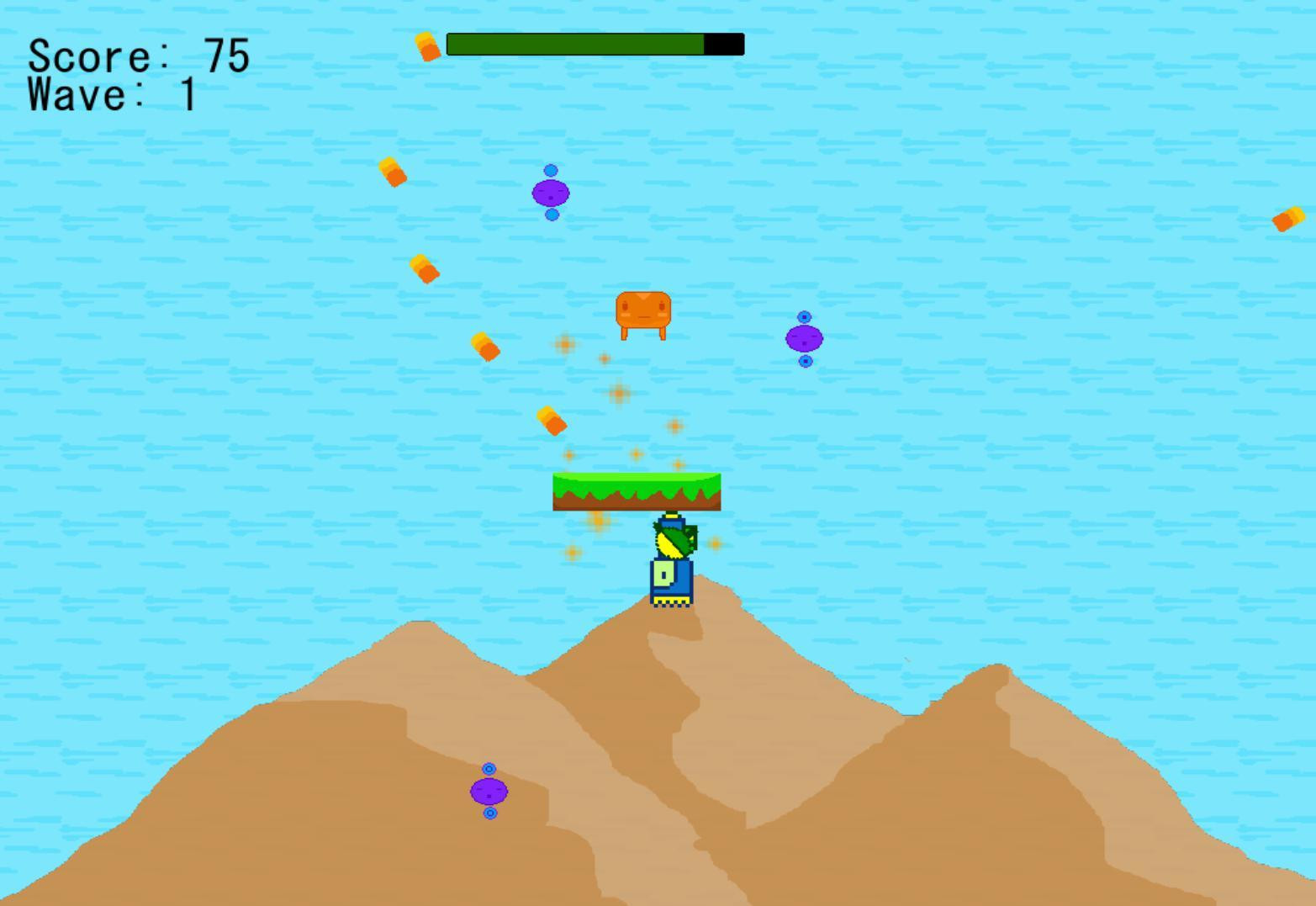Click the falling orange capsule near the score
The width and height of the screenshot is (1316, 906).
[x=426, y=45]
